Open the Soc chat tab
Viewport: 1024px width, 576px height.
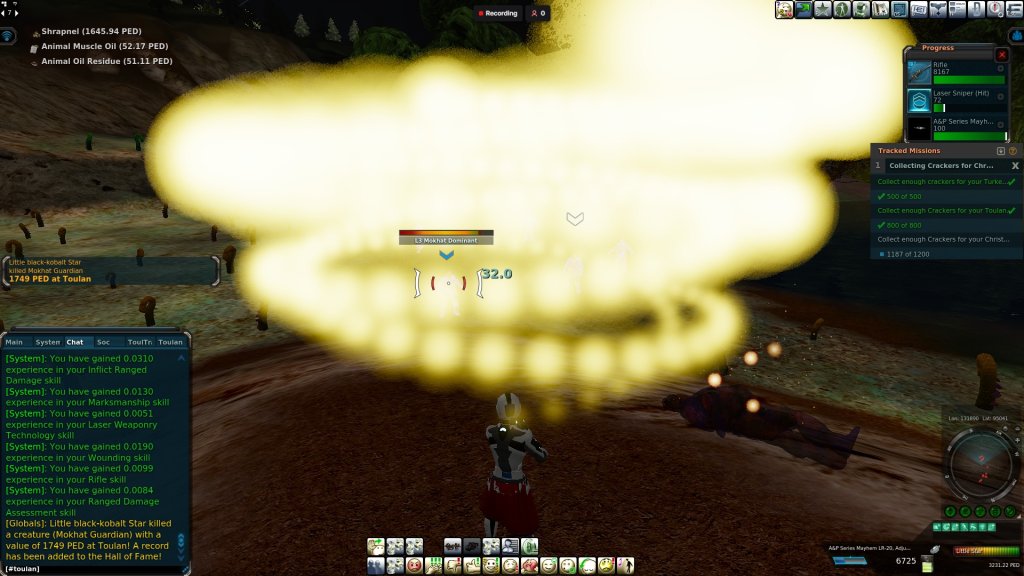click(103, 342)
